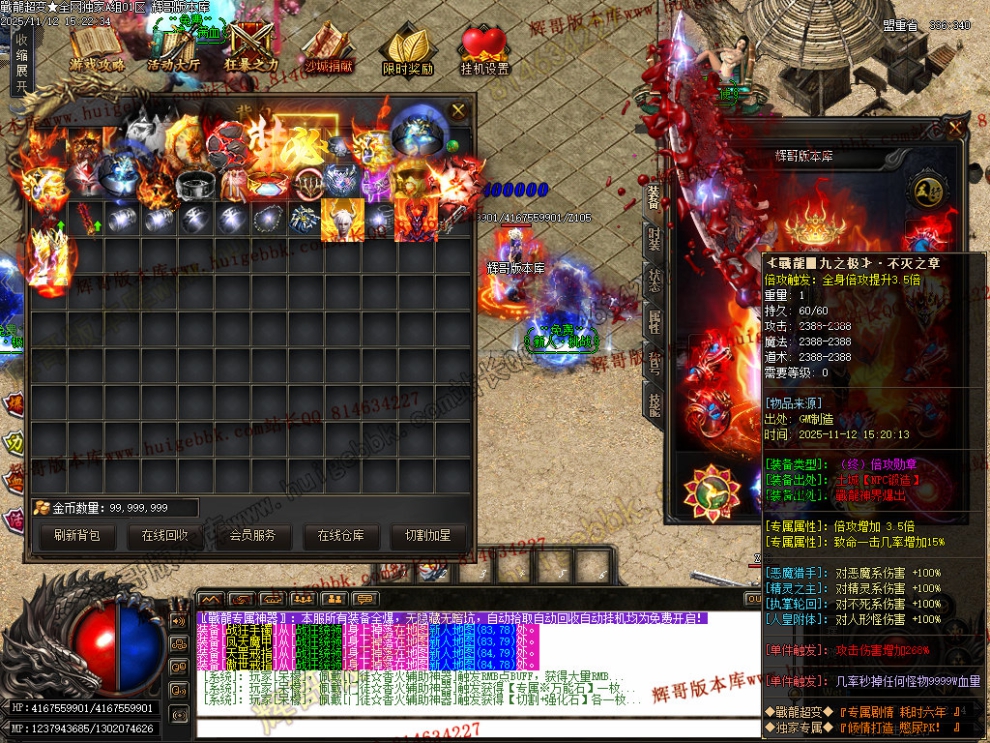
Task: Open the 在线仓库 online warehouse
Action: click(x=341, y=536)
